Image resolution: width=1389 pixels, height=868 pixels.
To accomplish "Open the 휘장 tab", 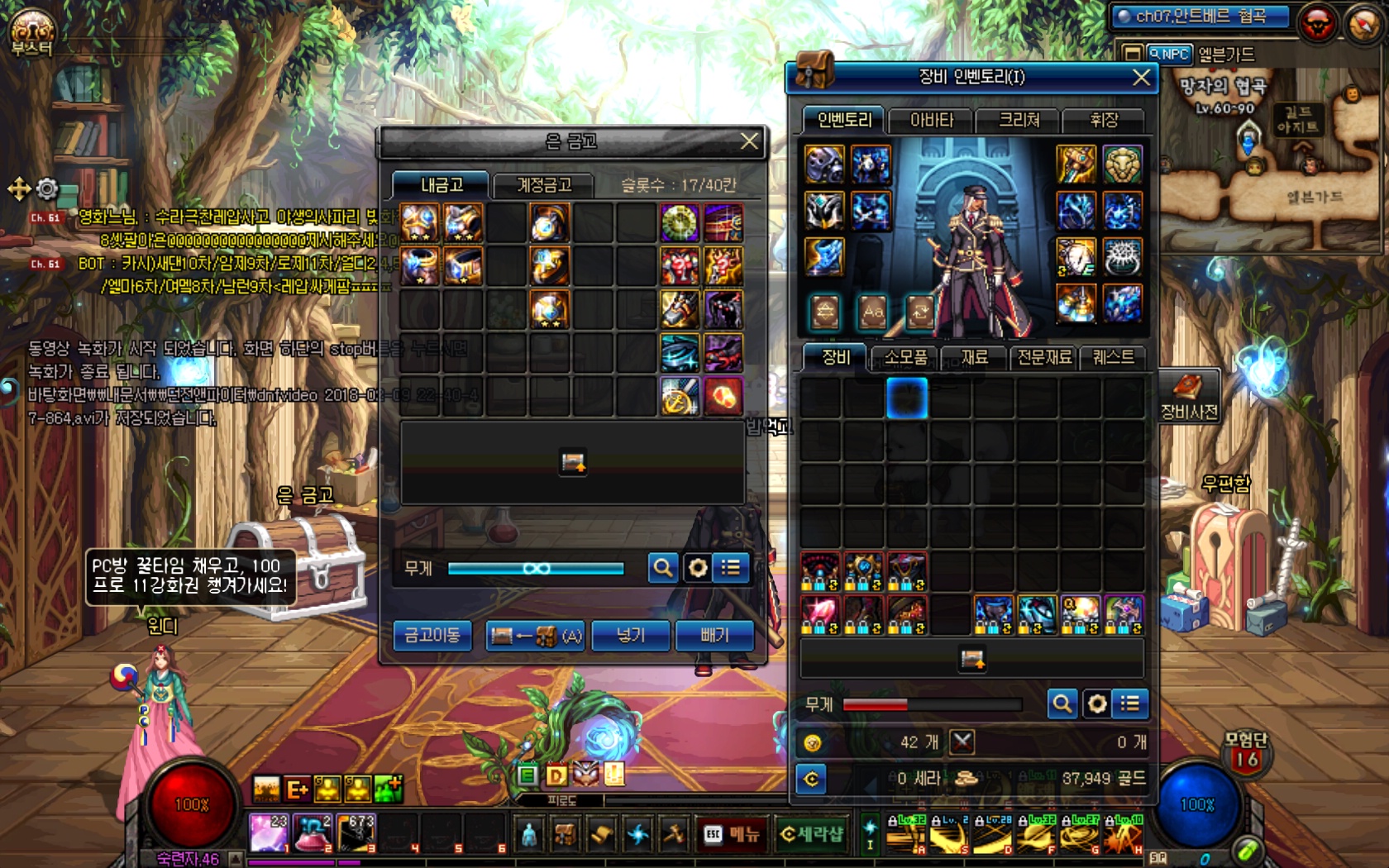I will 1104,121.
